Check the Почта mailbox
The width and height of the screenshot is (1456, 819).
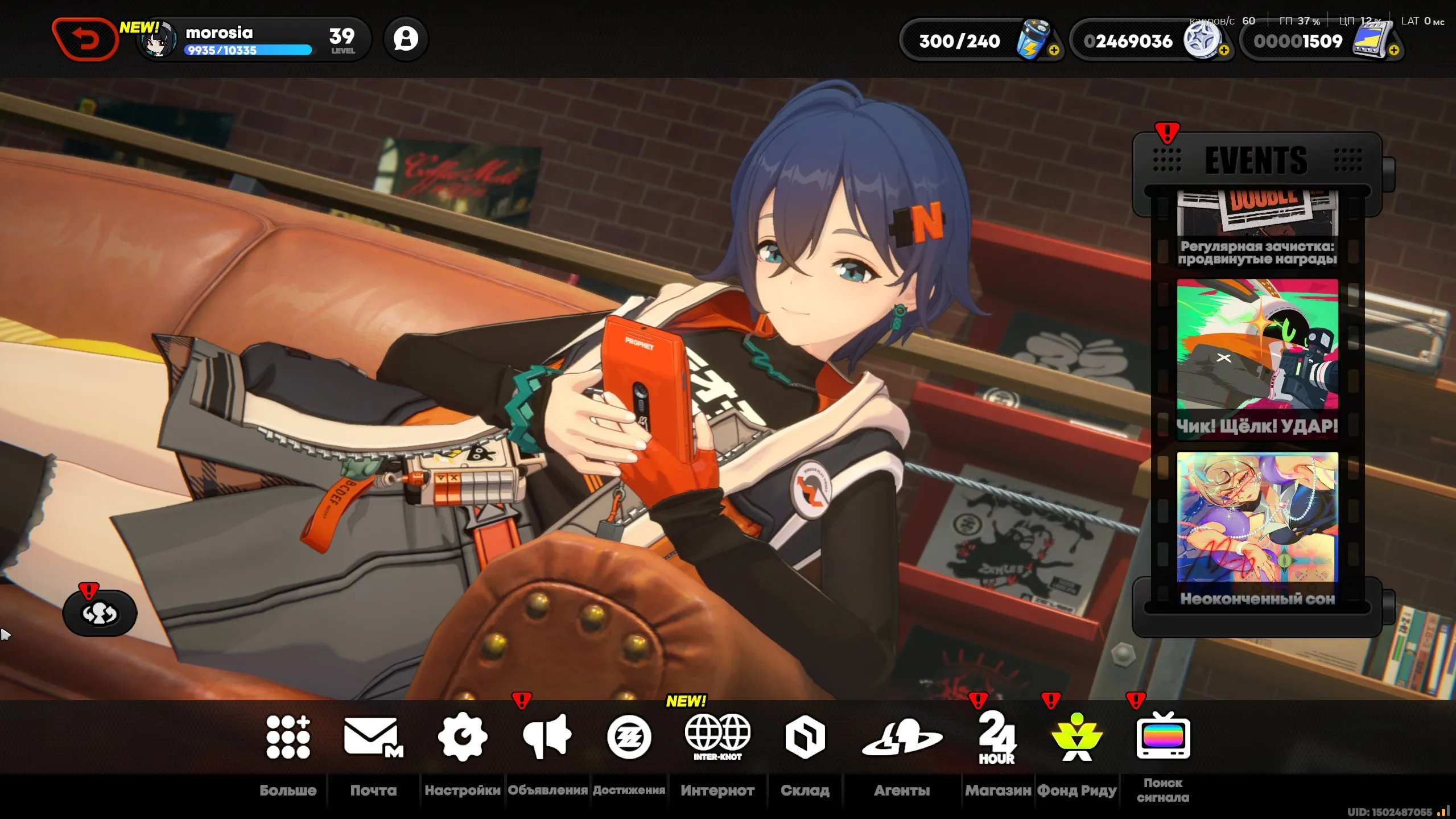373,738
